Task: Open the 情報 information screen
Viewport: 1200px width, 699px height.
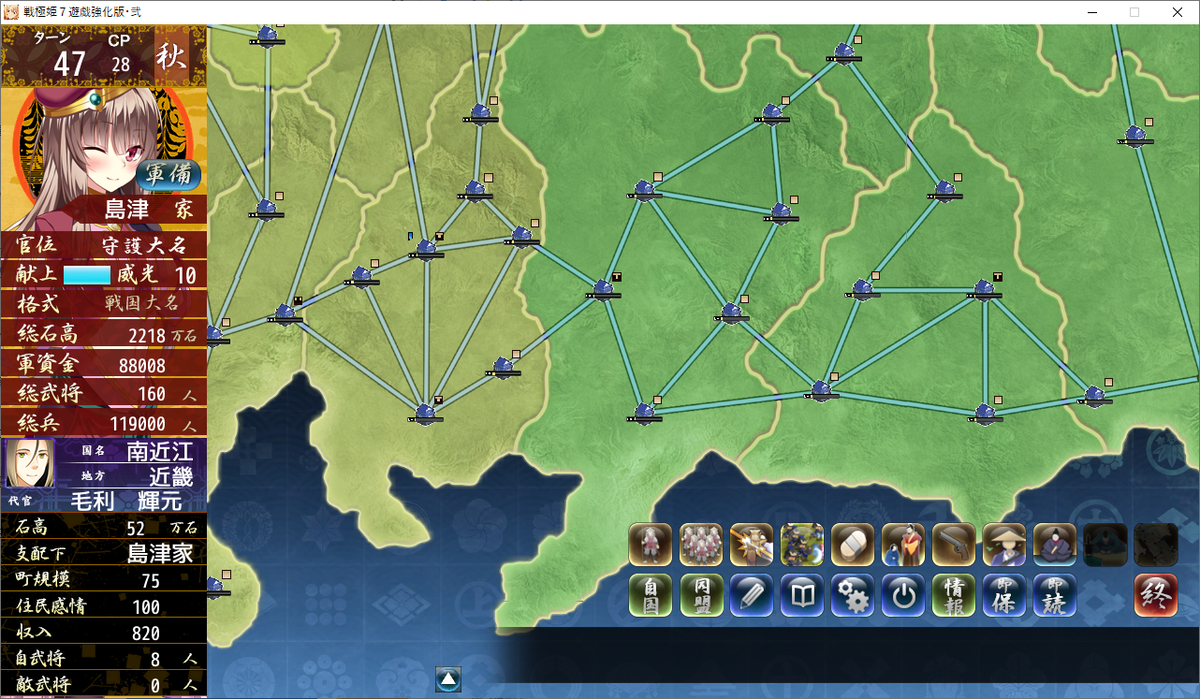Action: (x=954, y=595)
